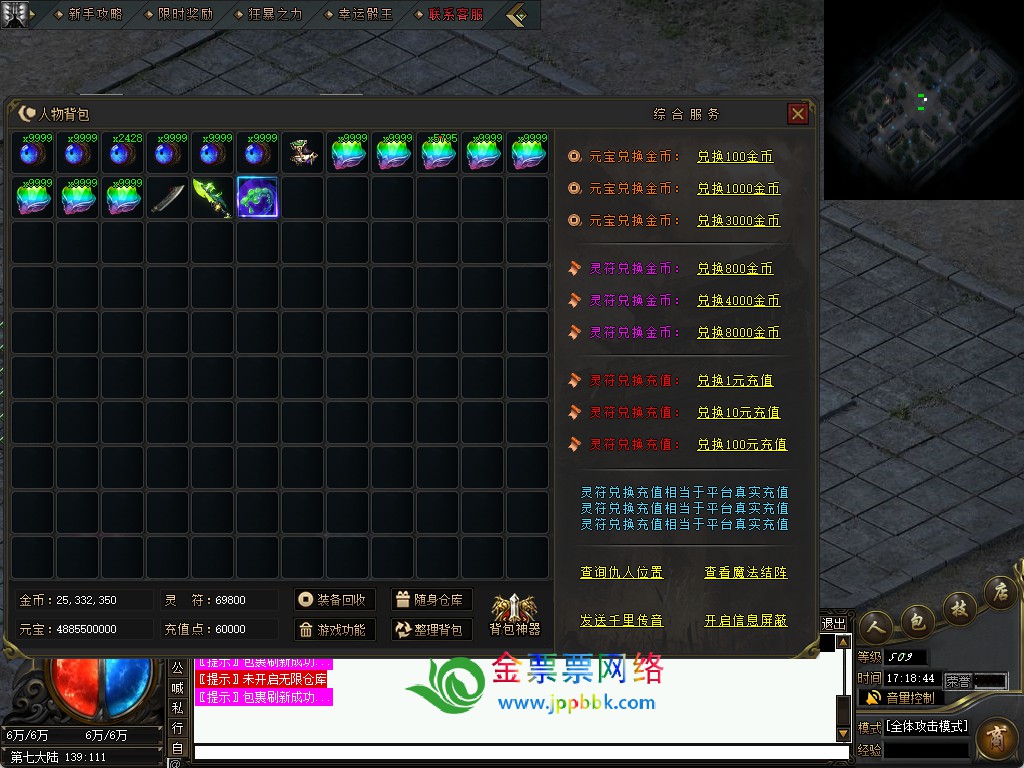Redeem talismans for 100元充值
Screen dimensions: 1024x768
(742, 445)
